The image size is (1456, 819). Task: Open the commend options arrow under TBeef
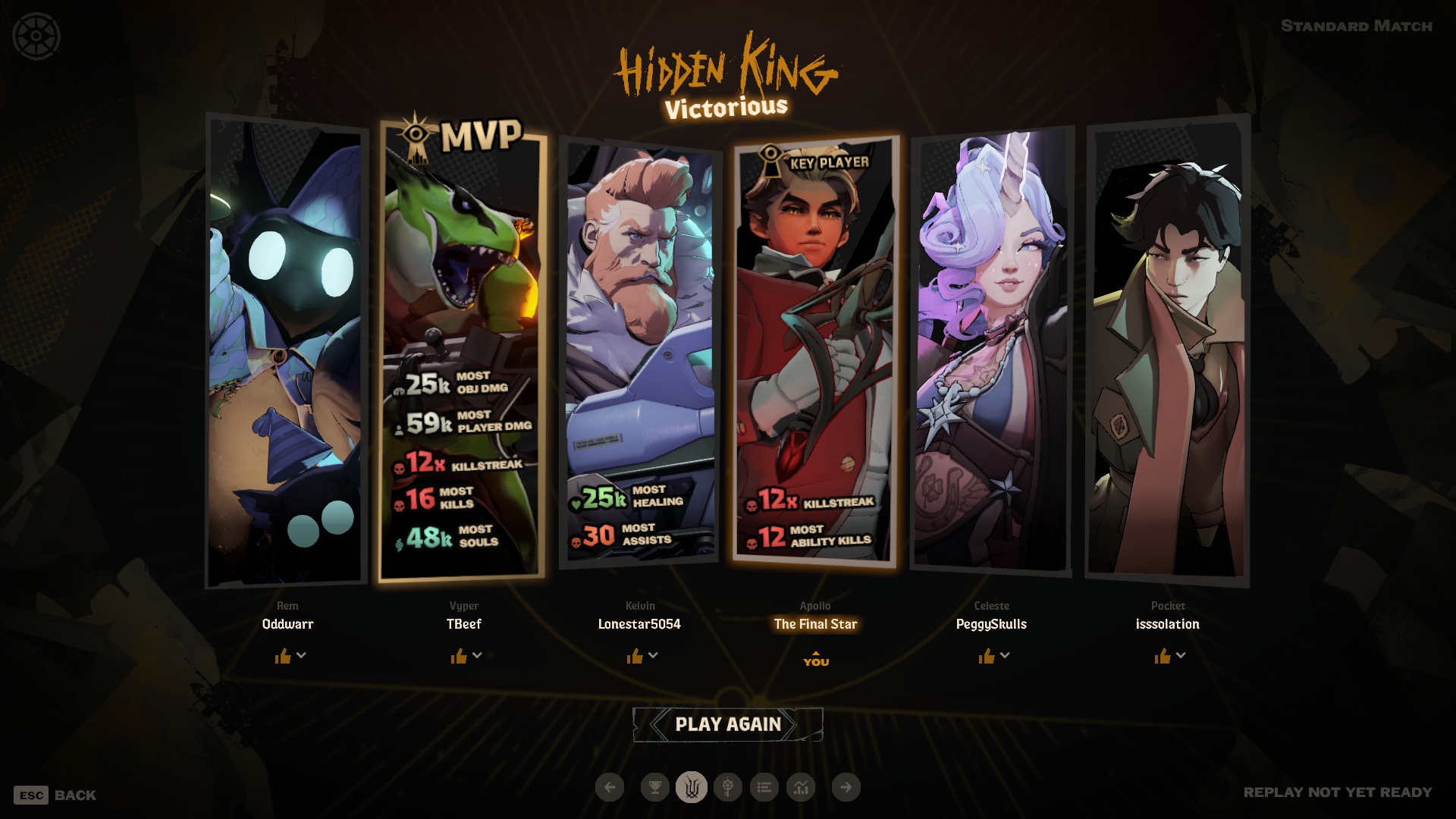point(477,655)
